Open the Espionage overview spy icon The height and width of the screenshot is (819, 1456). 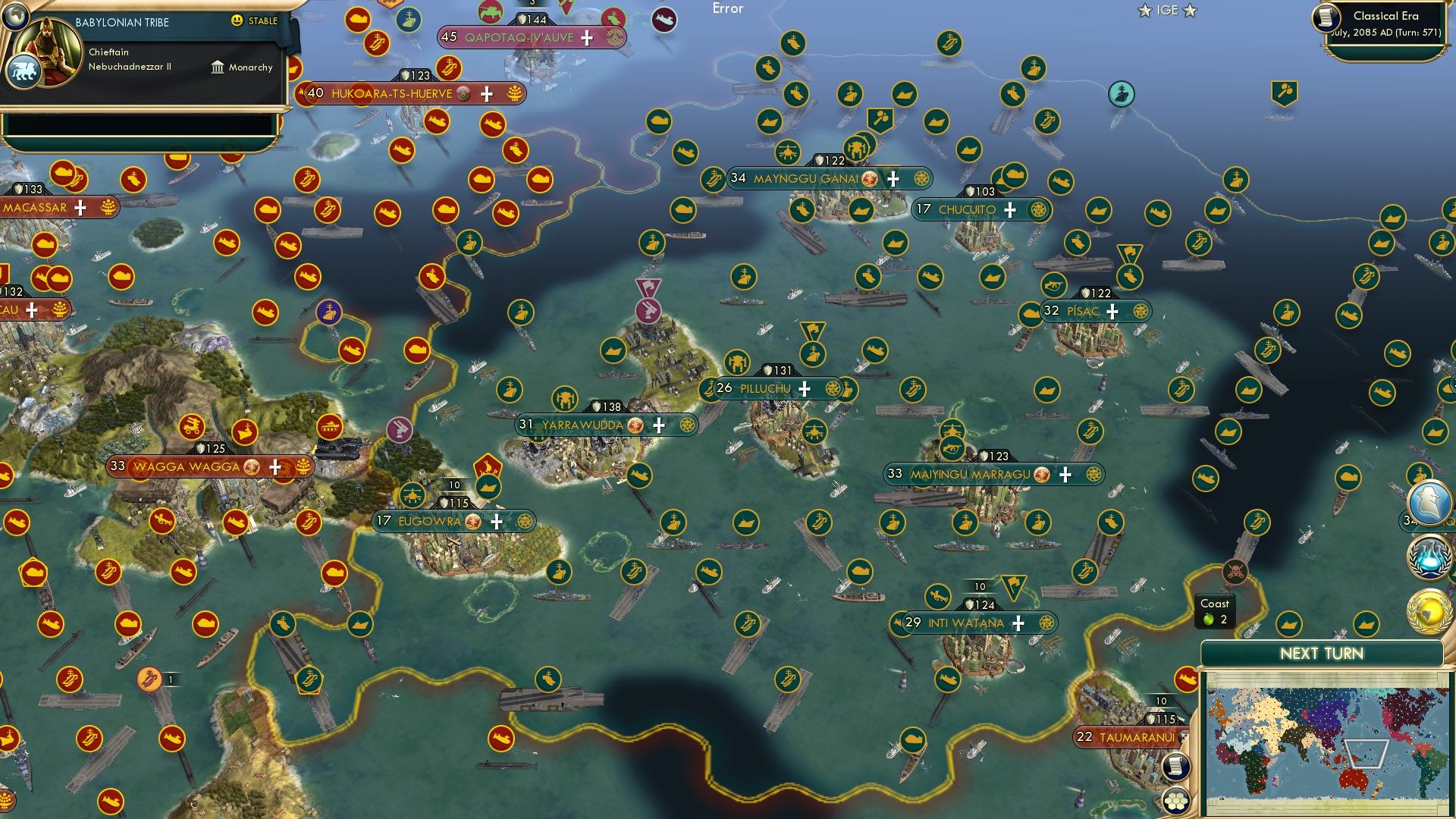(1429, 504)
